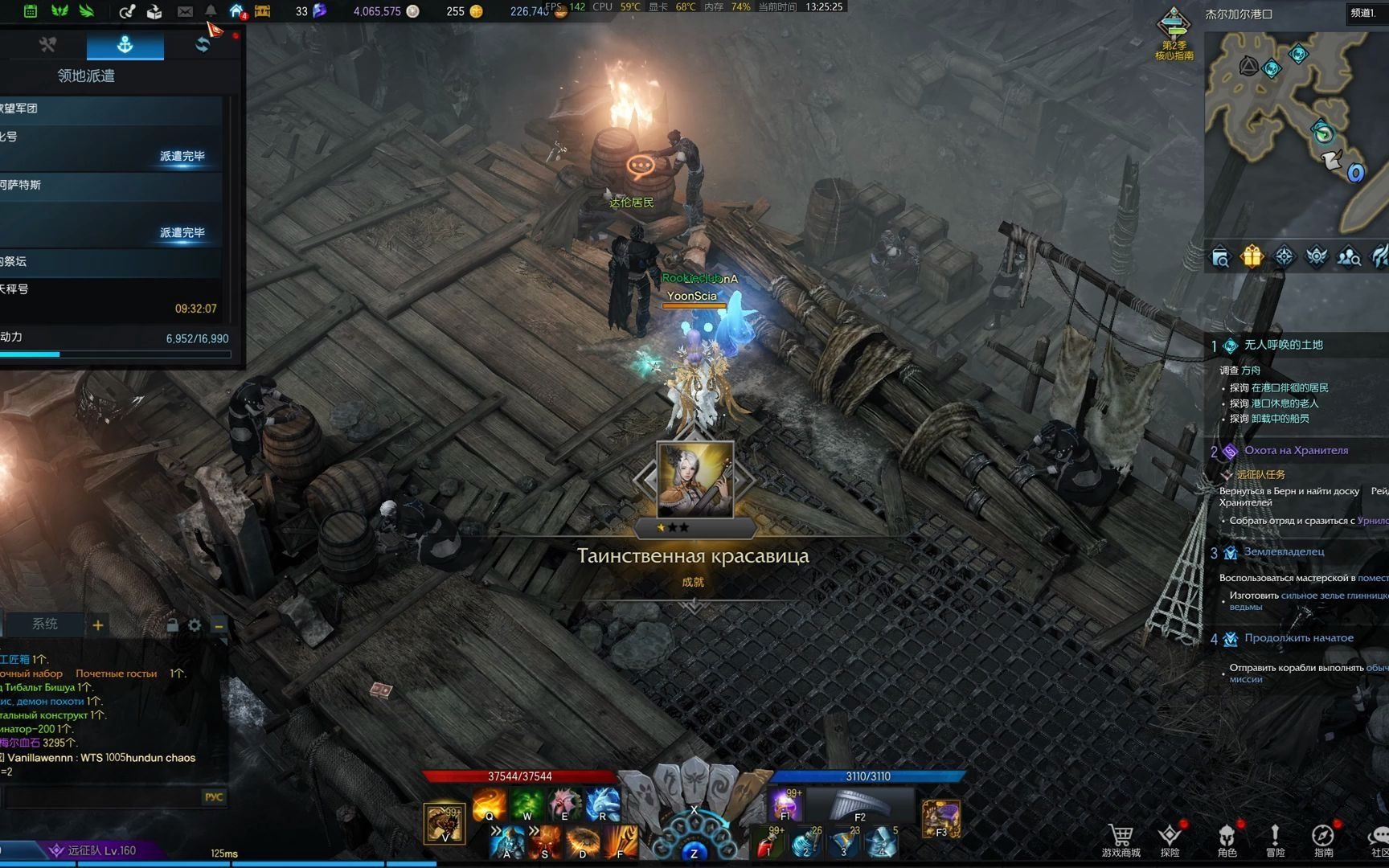The image size is (1389, 868).
Task: Open the 游戏商城 shop cart button
Action: [1121, 840]
